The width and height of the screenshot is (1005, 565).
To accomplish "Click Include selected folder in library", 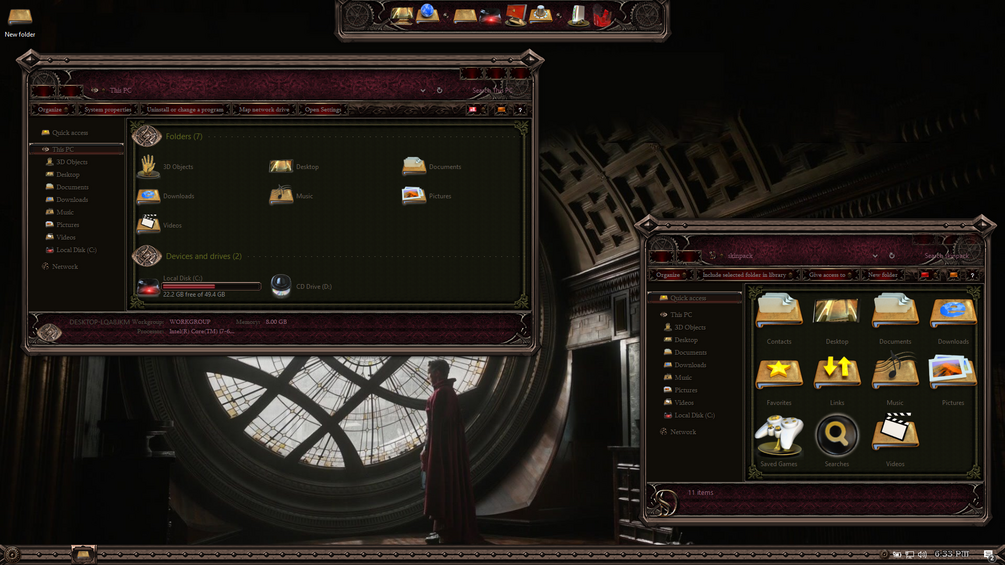I will 746,275.
